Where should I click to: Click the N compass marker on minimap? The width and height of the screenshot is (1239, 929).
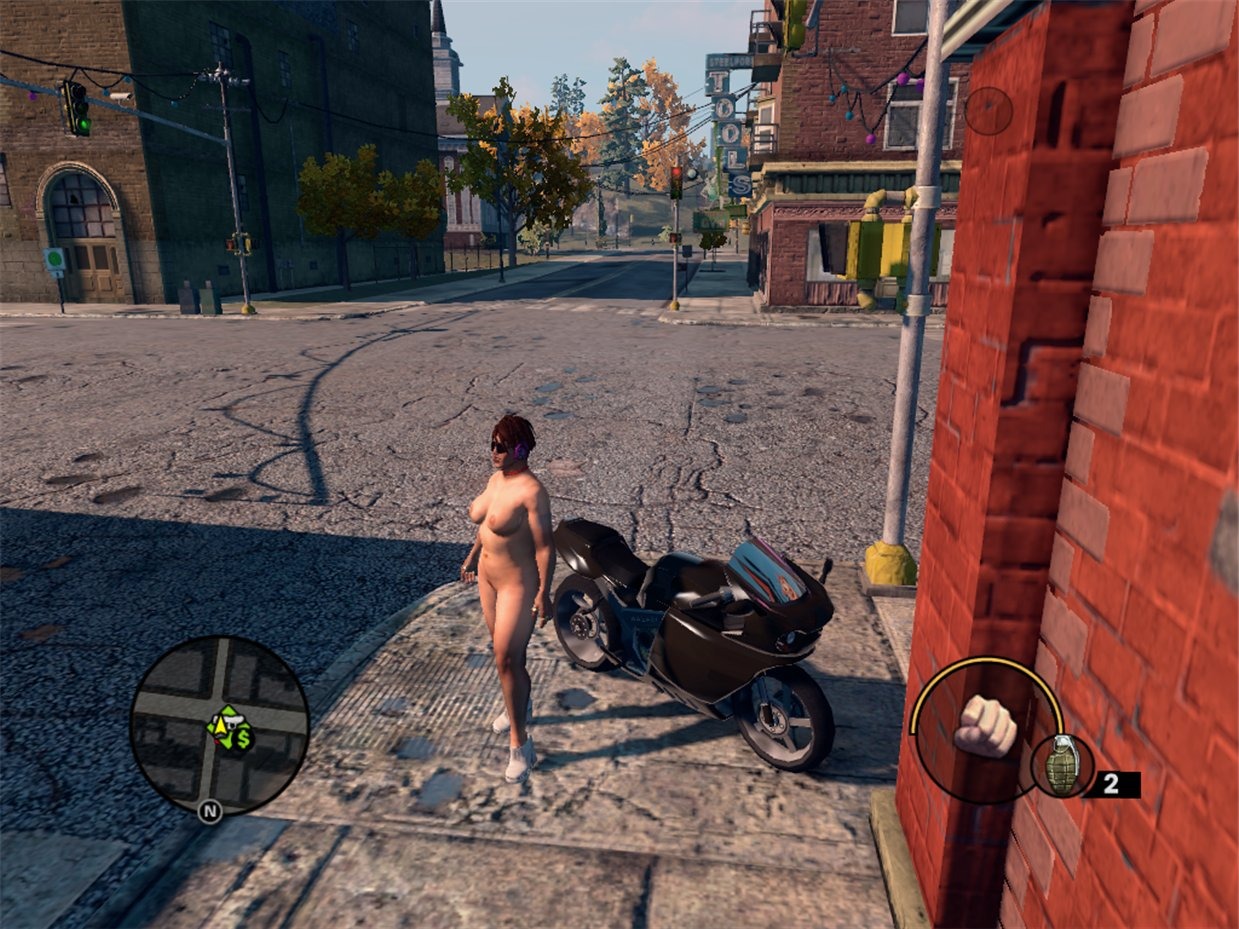pyautogui.click(x=210, y=811)
